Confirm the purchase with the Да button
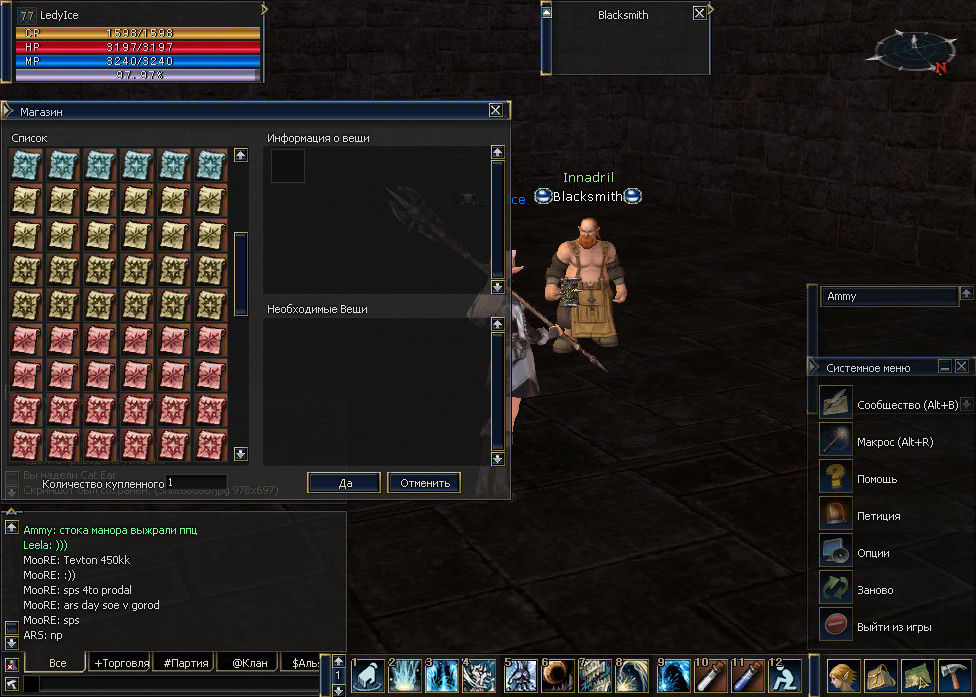976x697 pixels. [x=344, y=483]
